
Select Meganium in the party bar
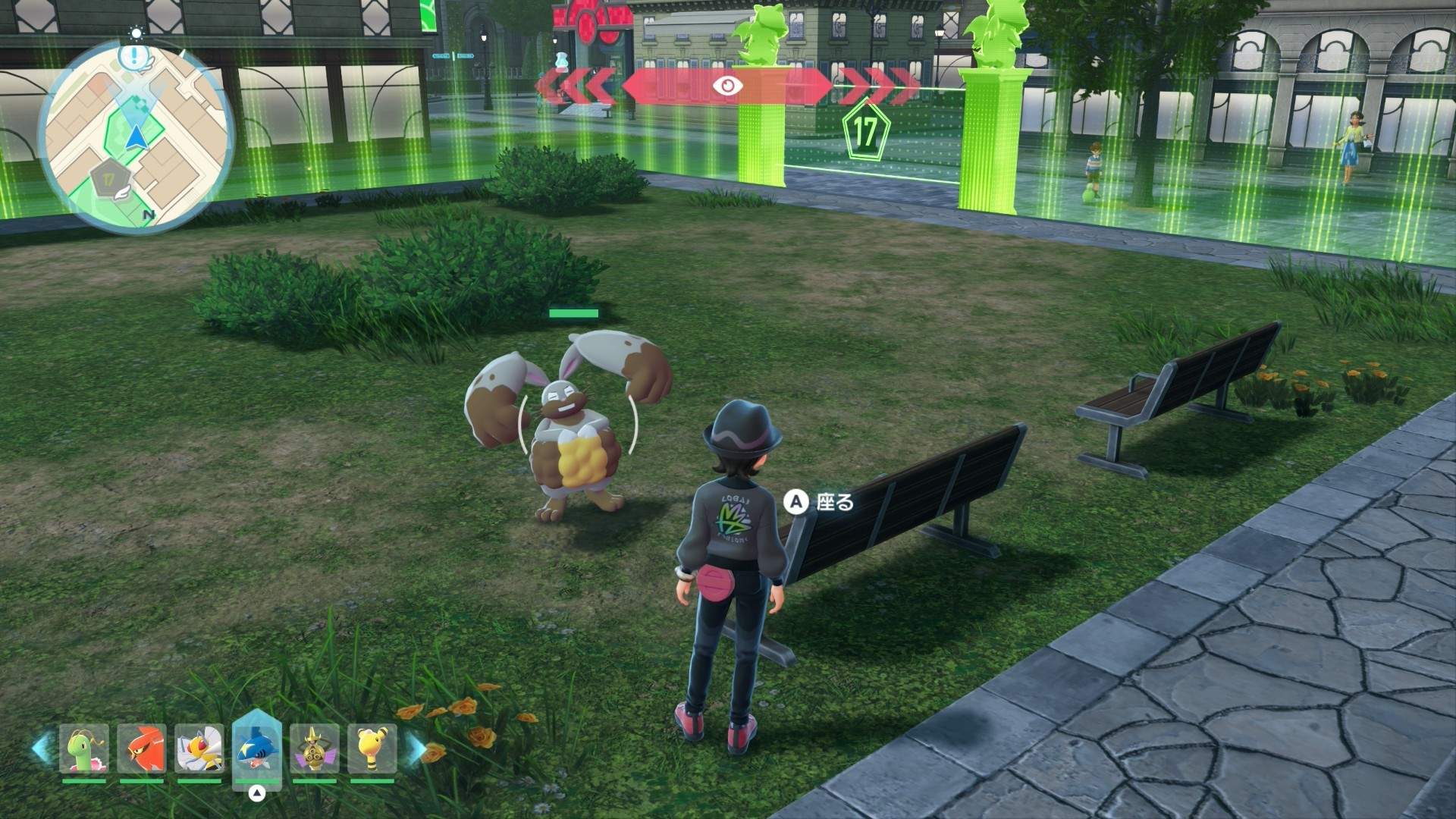(84, 748)
